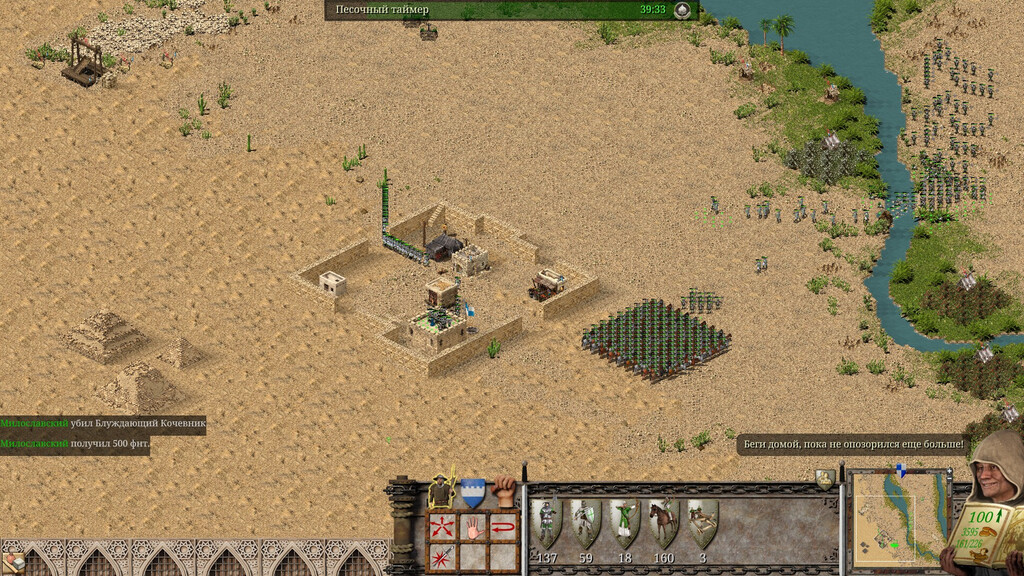1024x576 pixels.
Task: Click the minimap
Action: point(899,514)
